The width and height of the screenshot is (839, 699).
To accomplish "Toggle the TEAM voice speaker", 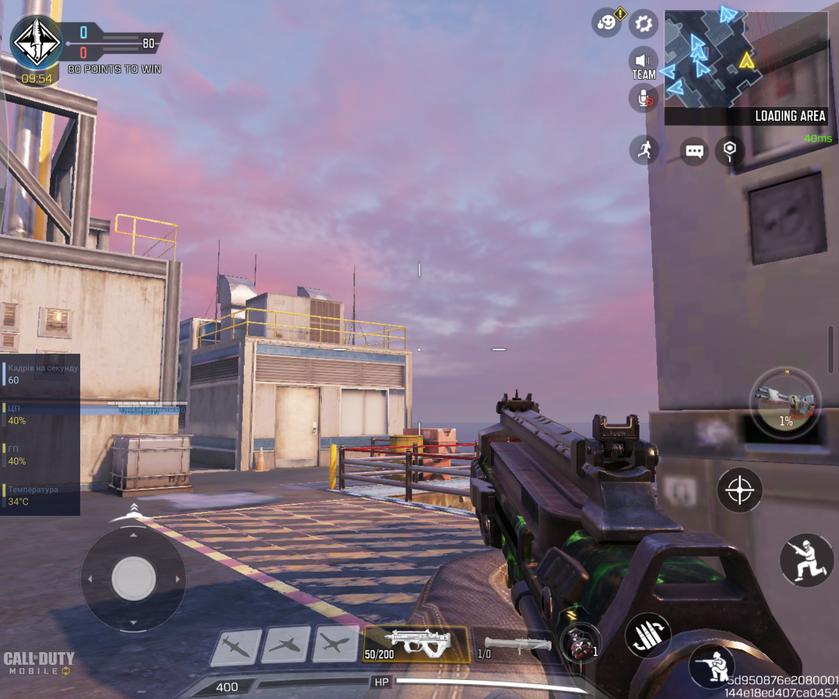I will (x=643, y=64).
